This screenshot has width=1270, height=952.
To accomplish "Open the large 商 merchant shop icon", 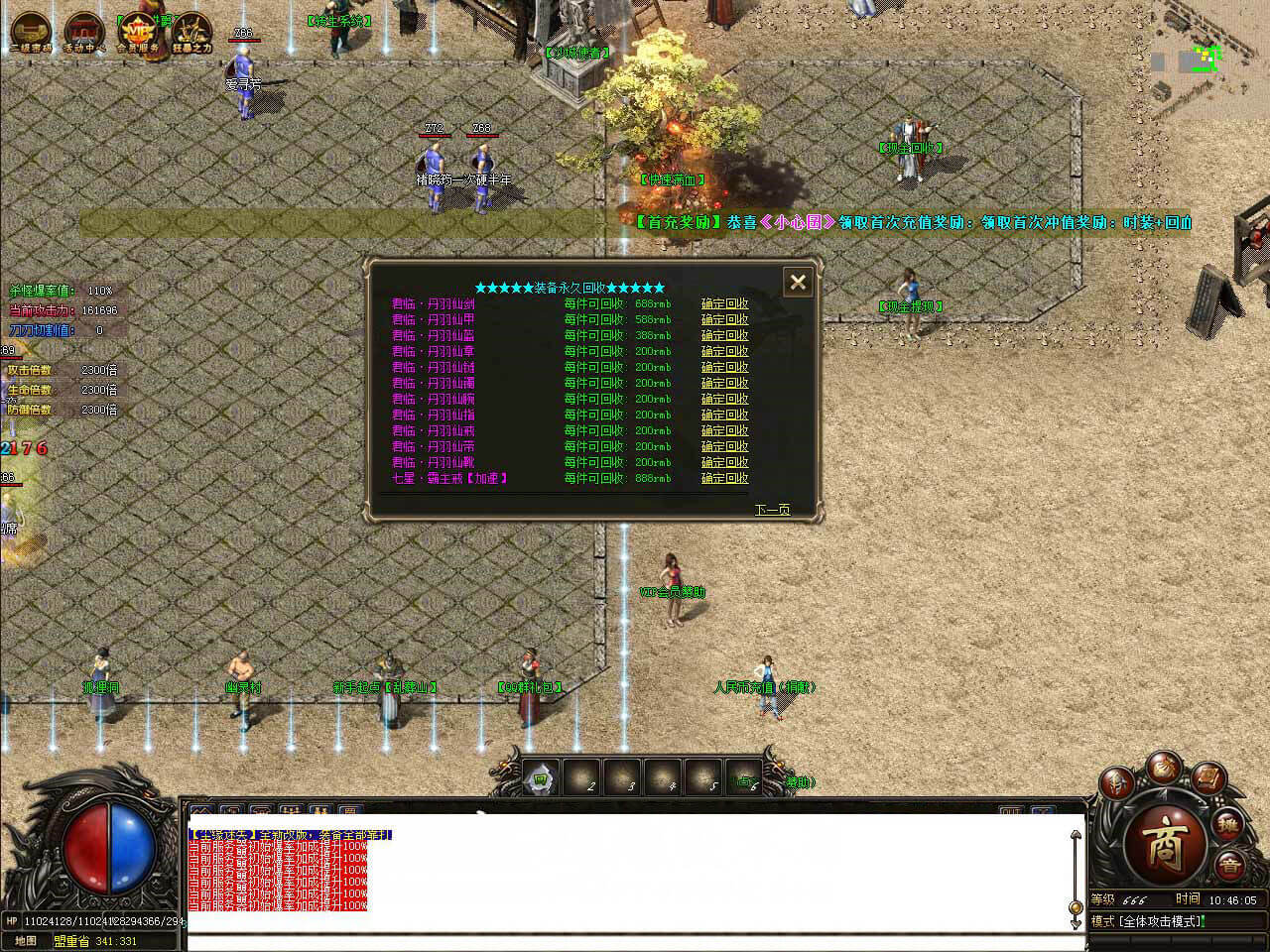I will pyautogui.click(x=1166, y=841).
